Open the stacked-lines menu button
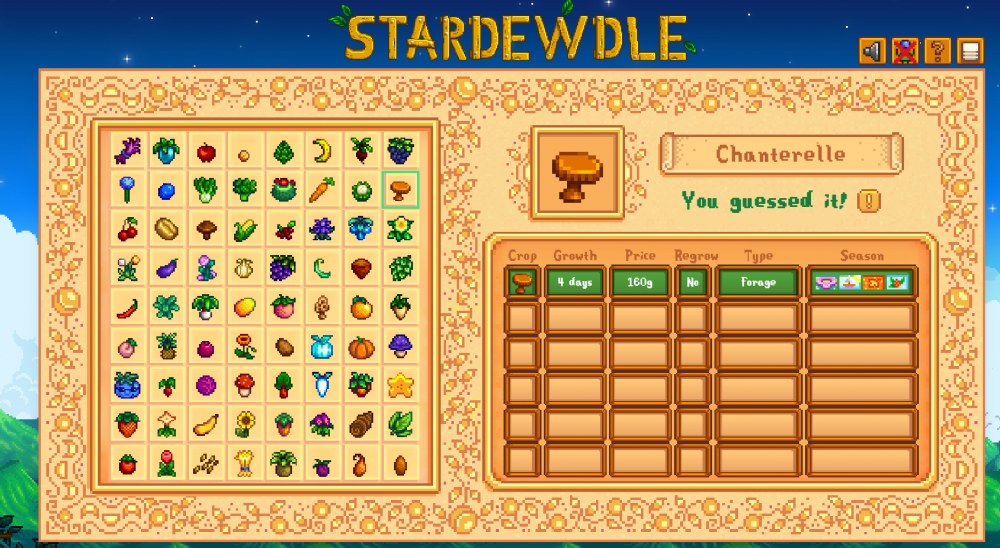The width and height of the screenshot is (1000, 548). tap(969, 51)
